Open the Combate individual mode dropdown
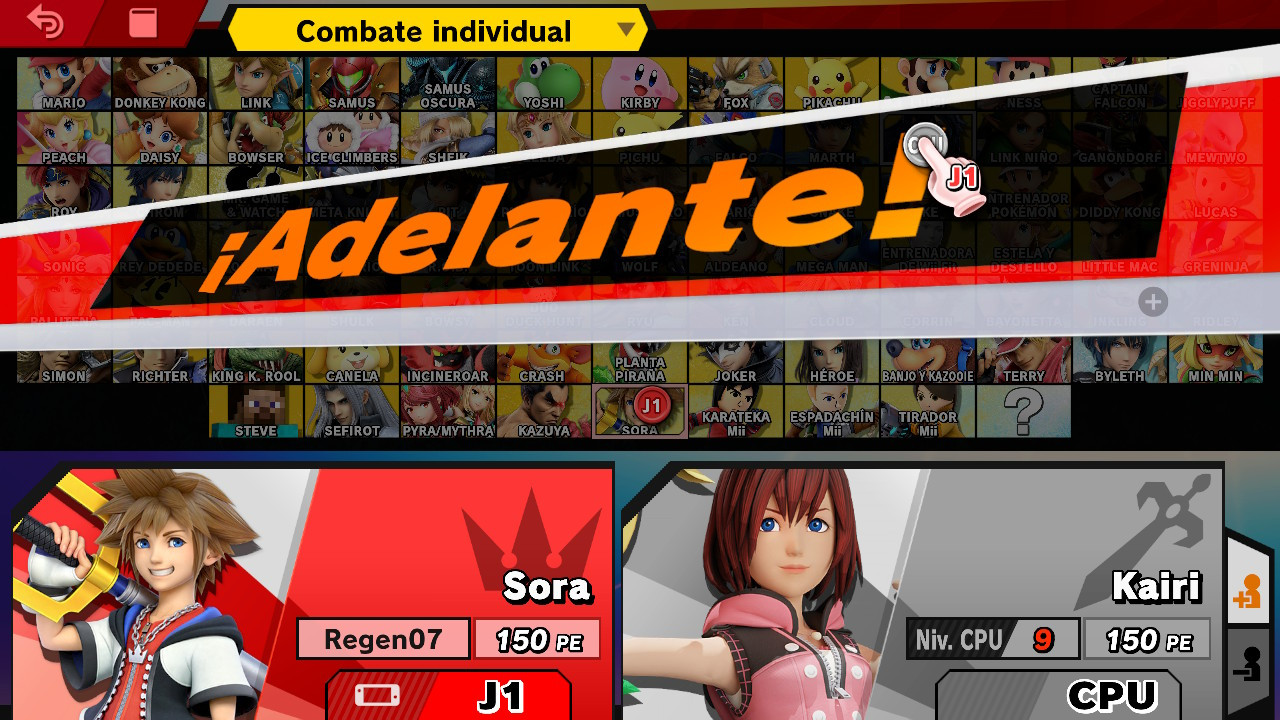This screenshot has height=720, width=1280. 435,31
